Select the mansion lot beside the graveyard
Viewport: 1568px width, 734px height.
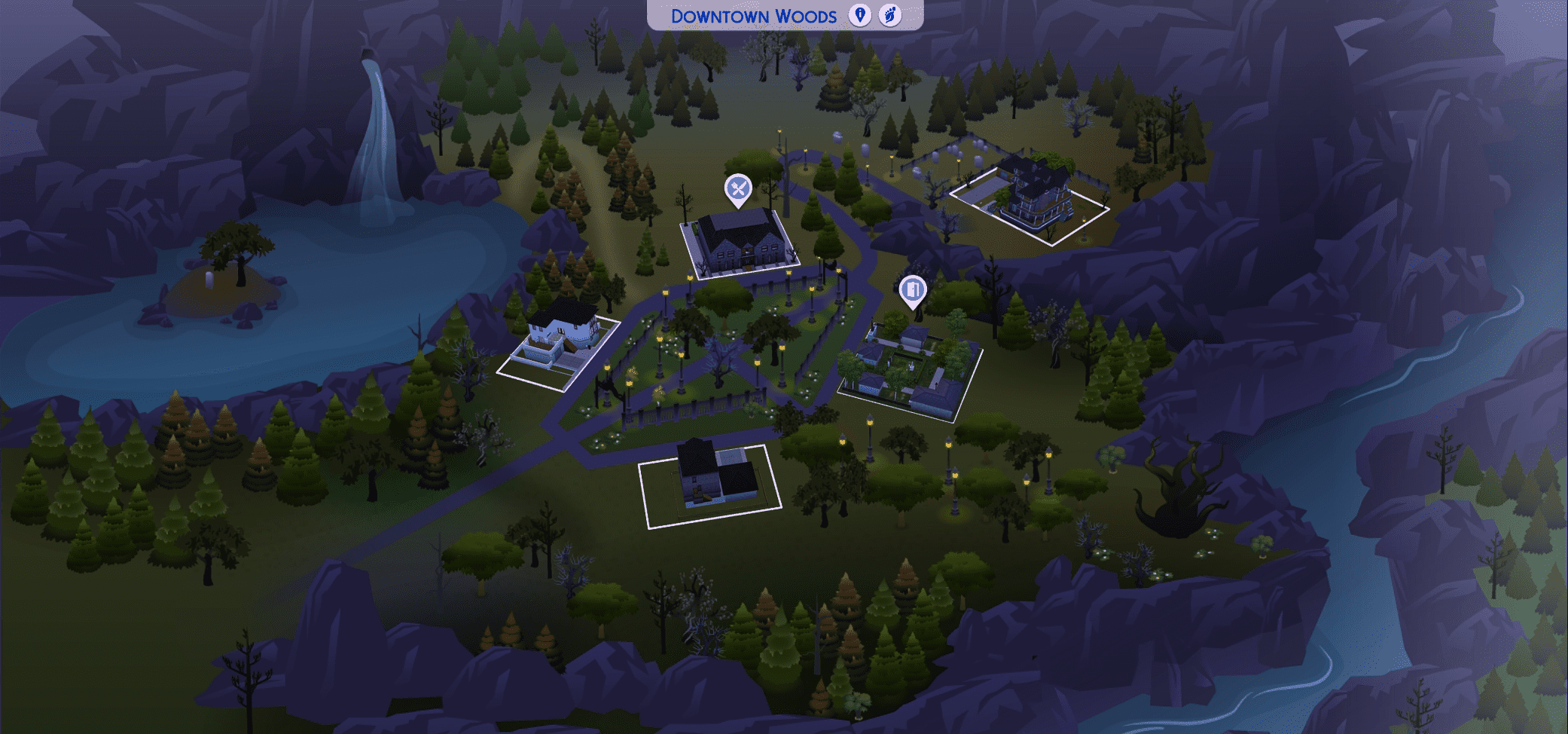tap(1030, 197)
